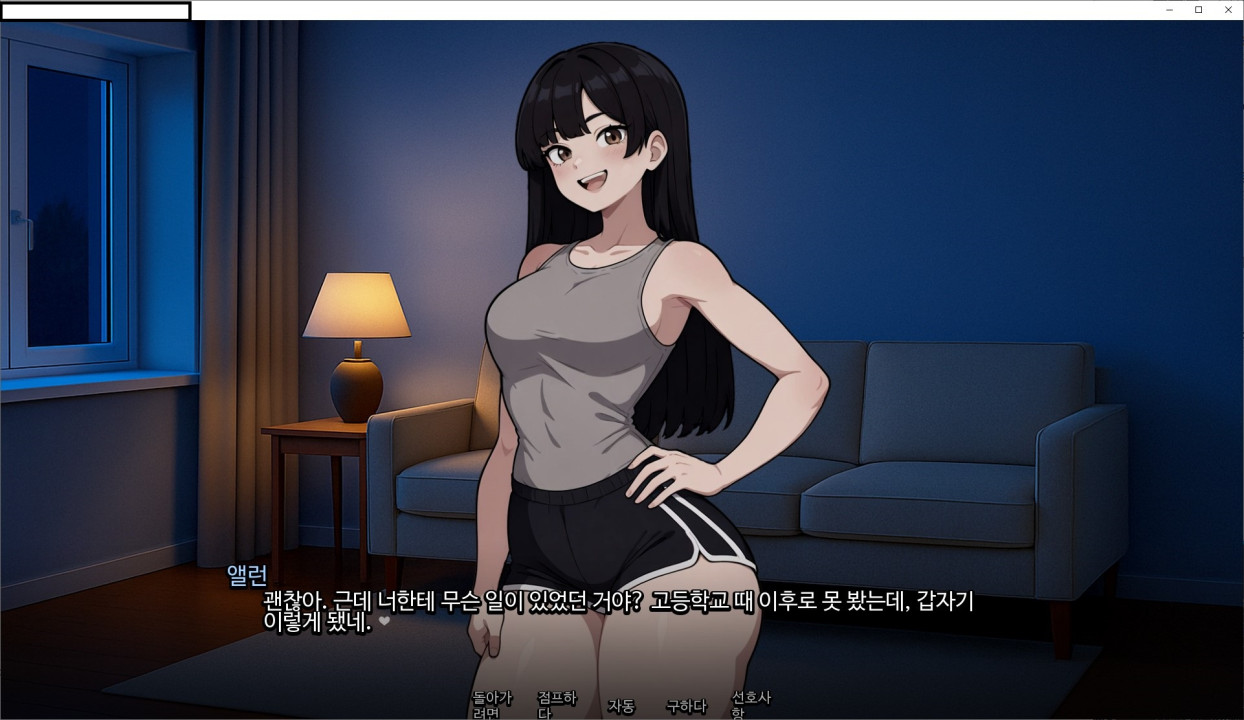1244x720 pixels.
Task: Open 선호사항 (Preferences) settings
Action: point(751,705)
